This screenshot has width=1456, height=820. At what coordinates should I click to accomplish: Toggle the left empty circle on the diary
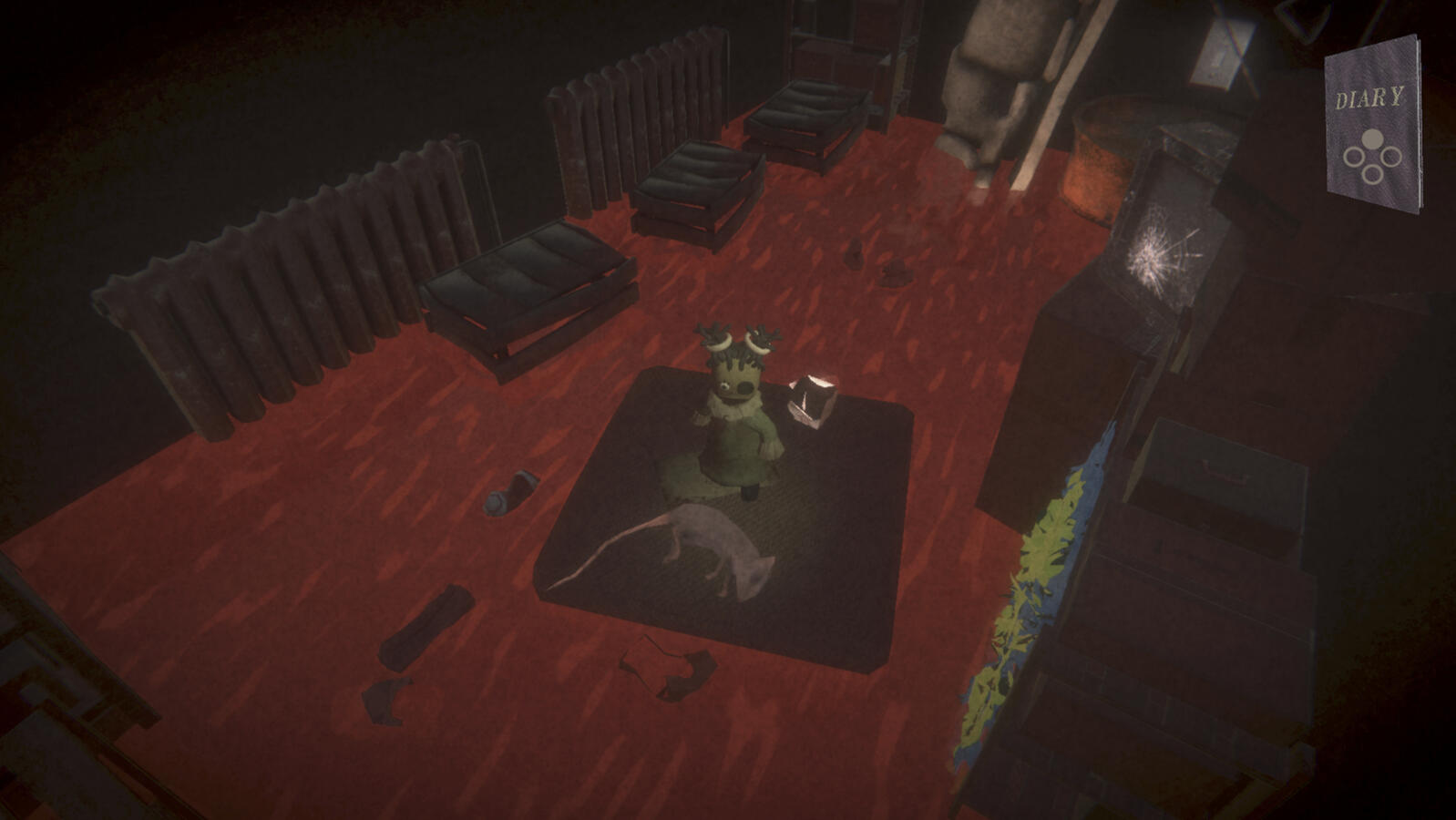1355,156
